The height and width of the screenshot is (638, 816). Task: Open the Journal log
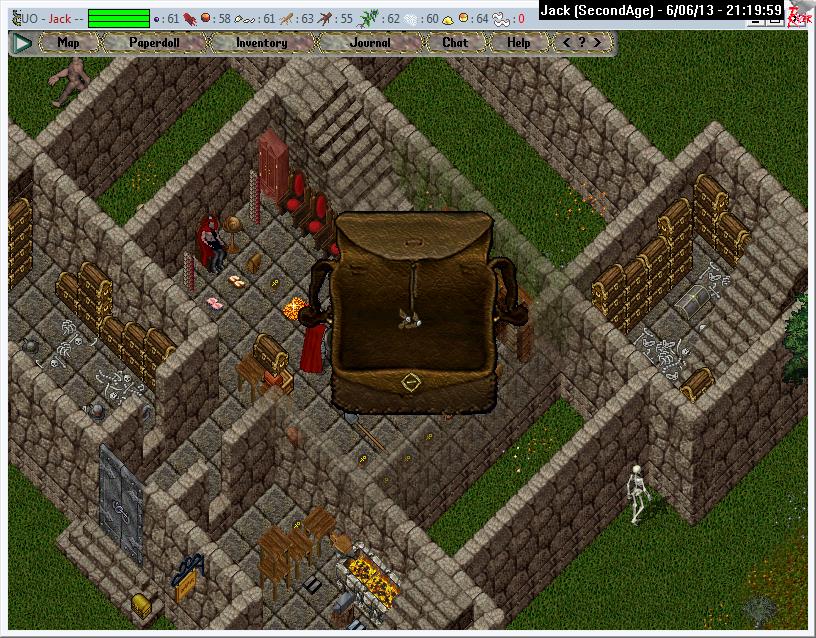[371, 43]
